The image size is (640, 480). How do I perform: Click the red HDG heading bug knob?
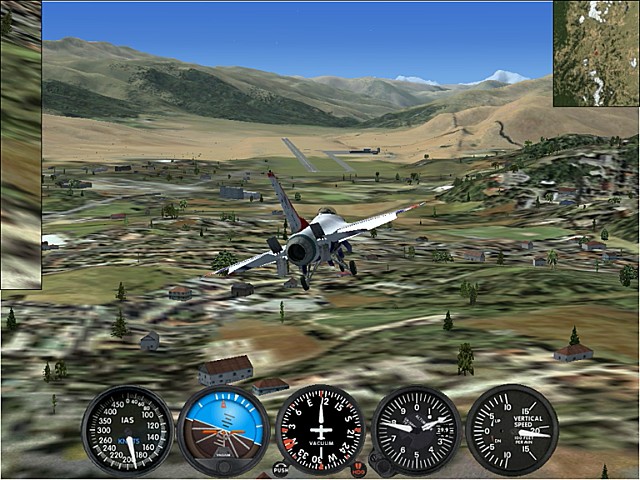pos(358,469)
